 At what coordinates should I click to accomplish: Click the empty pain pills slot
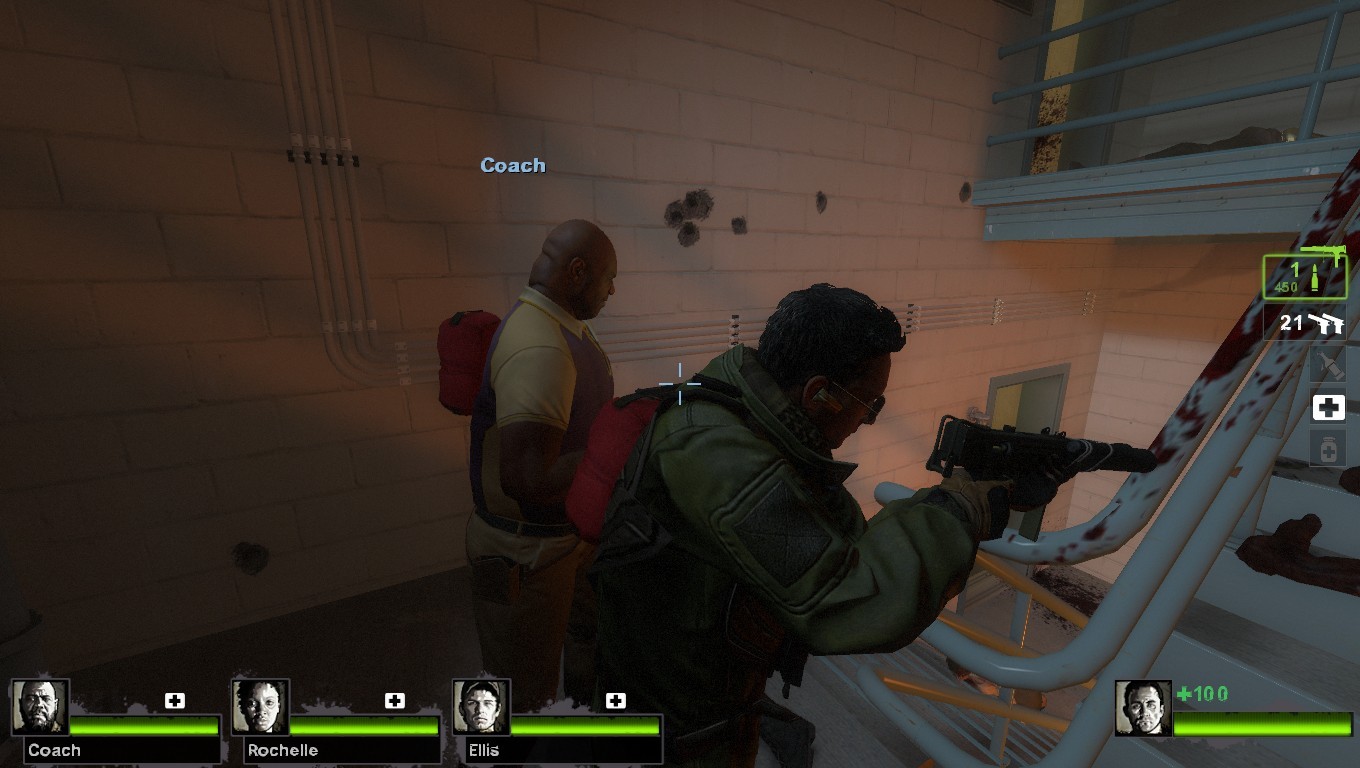(1330, 450)
